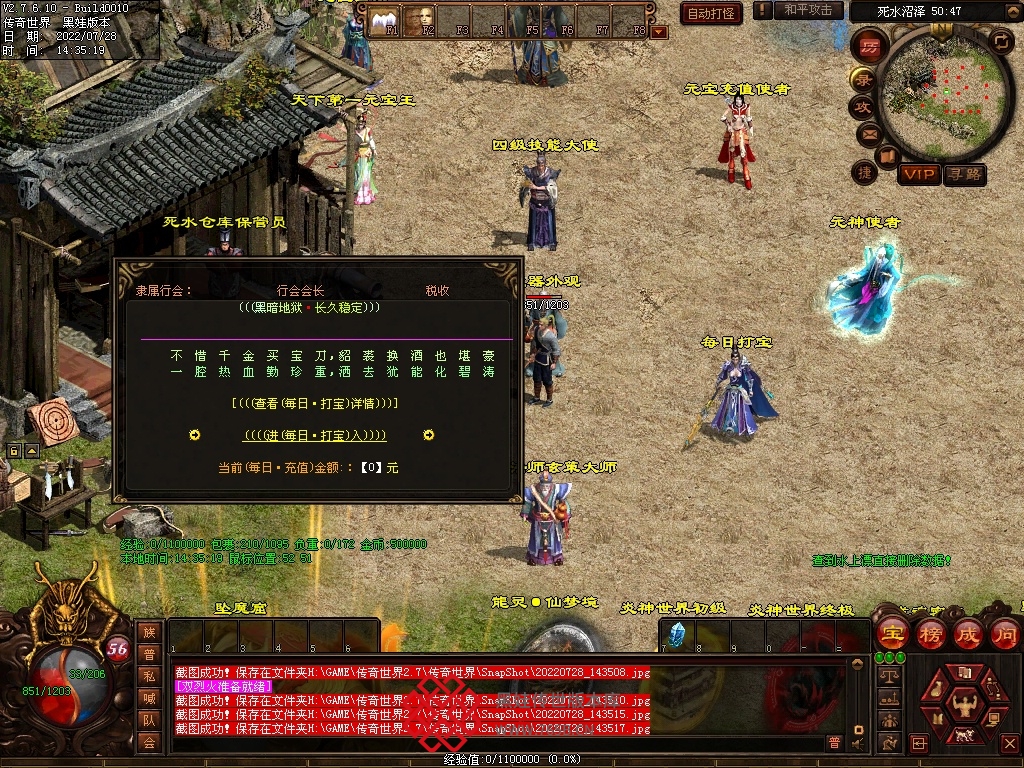Open the mail envelope icon
This screenshot has width=1024, height=768.
(868, 133)
